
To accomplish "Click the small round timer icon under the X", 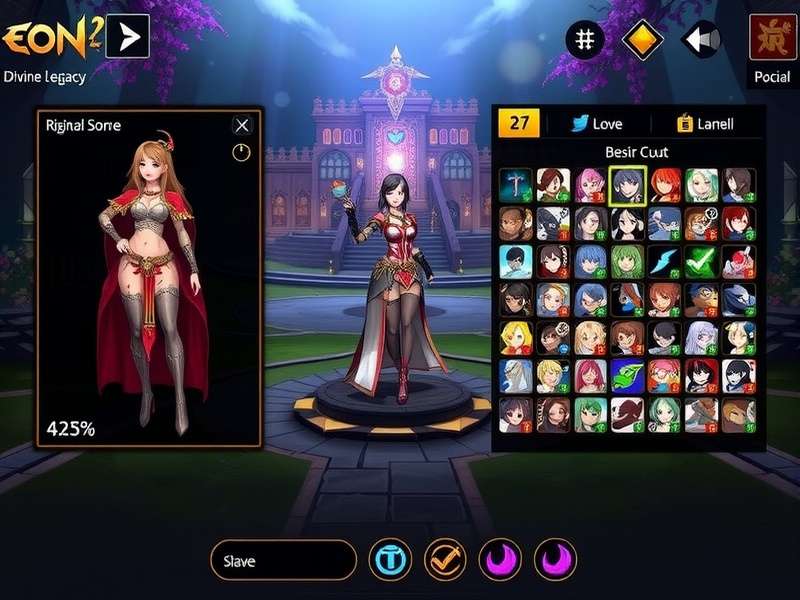I will pos(241,152).
